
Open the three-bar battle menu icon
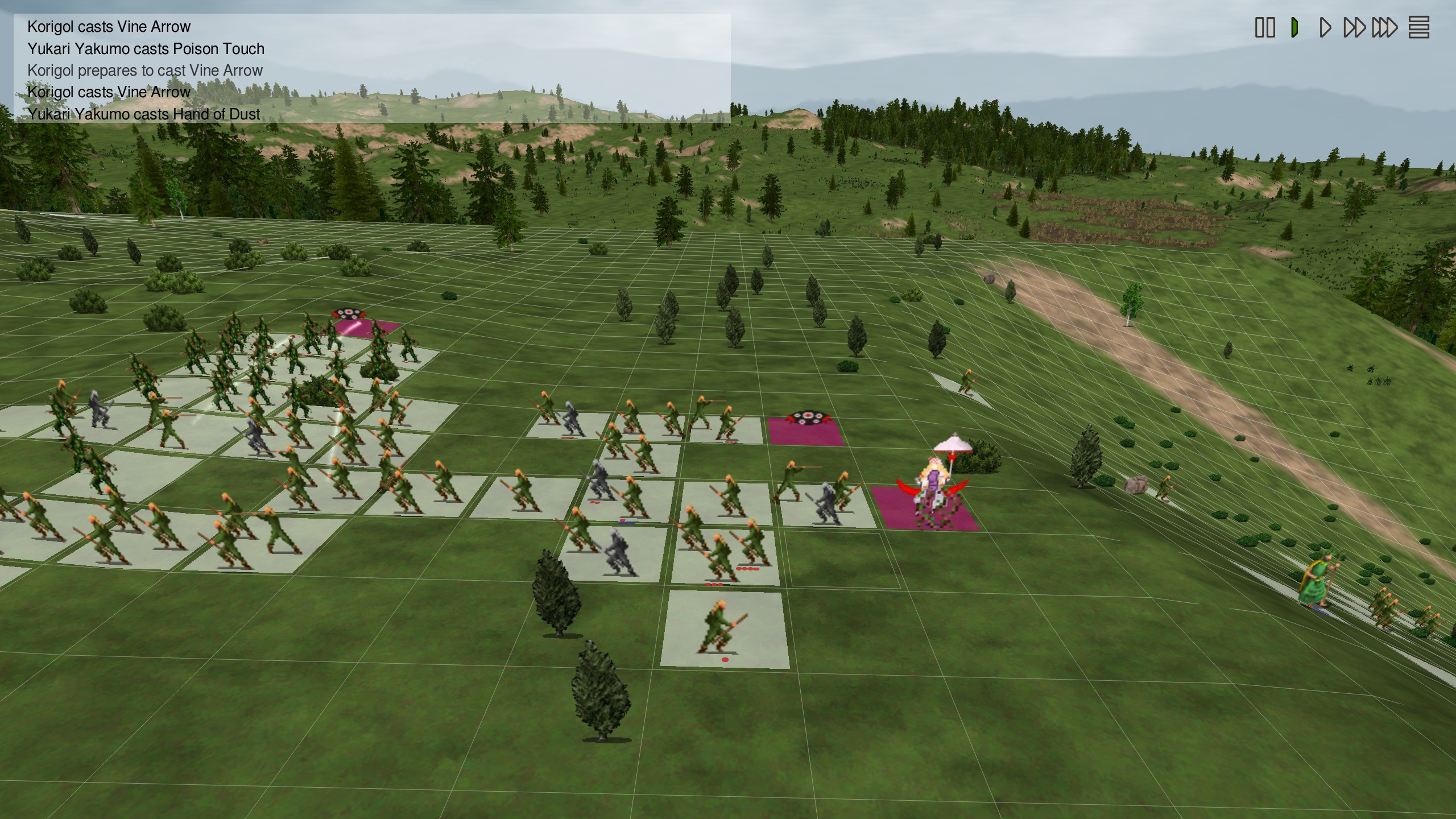coord(1418,27)
